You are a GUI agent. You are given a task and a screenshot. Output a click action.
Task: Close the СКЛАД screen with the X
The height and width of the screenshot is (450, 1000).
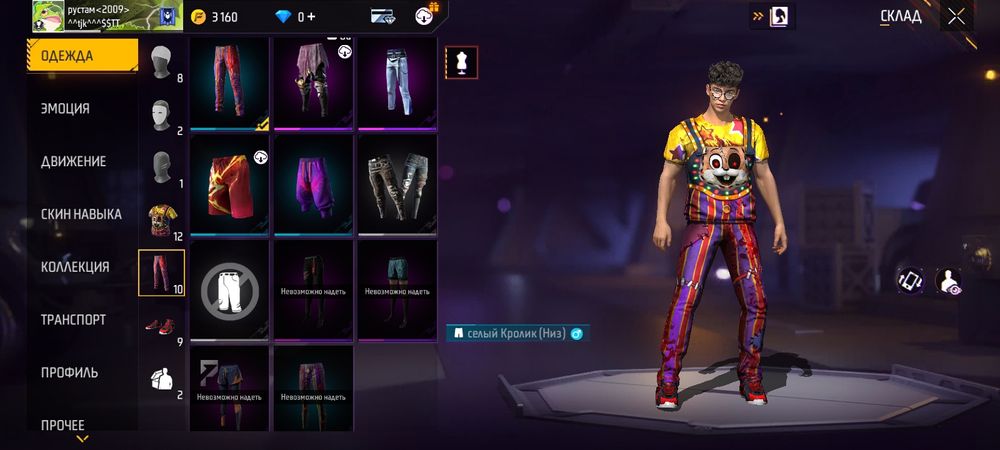[x=957, y=16]
